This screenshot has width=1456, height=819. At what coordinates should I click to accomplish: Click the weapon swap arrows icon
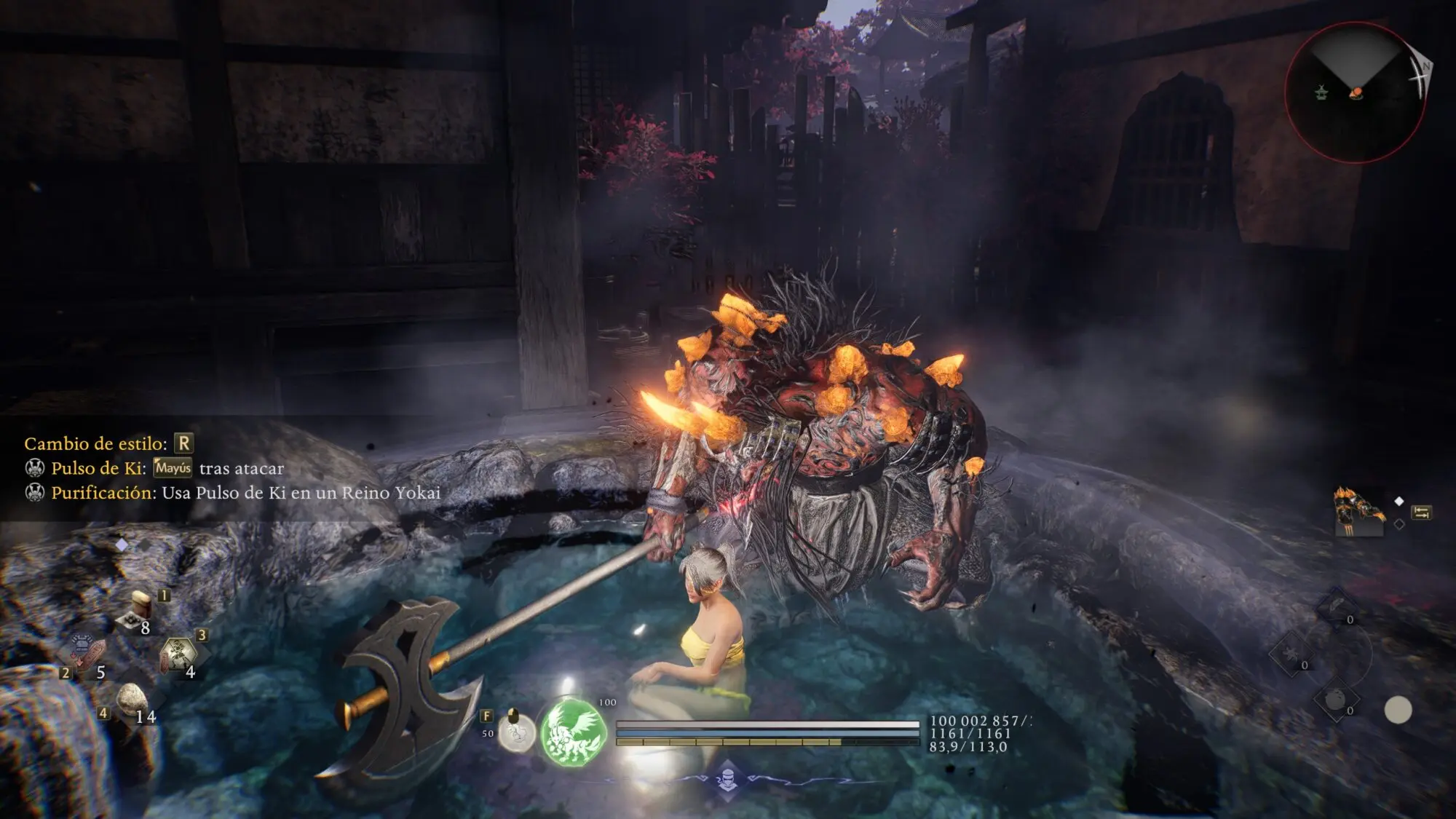(1420, 513)
